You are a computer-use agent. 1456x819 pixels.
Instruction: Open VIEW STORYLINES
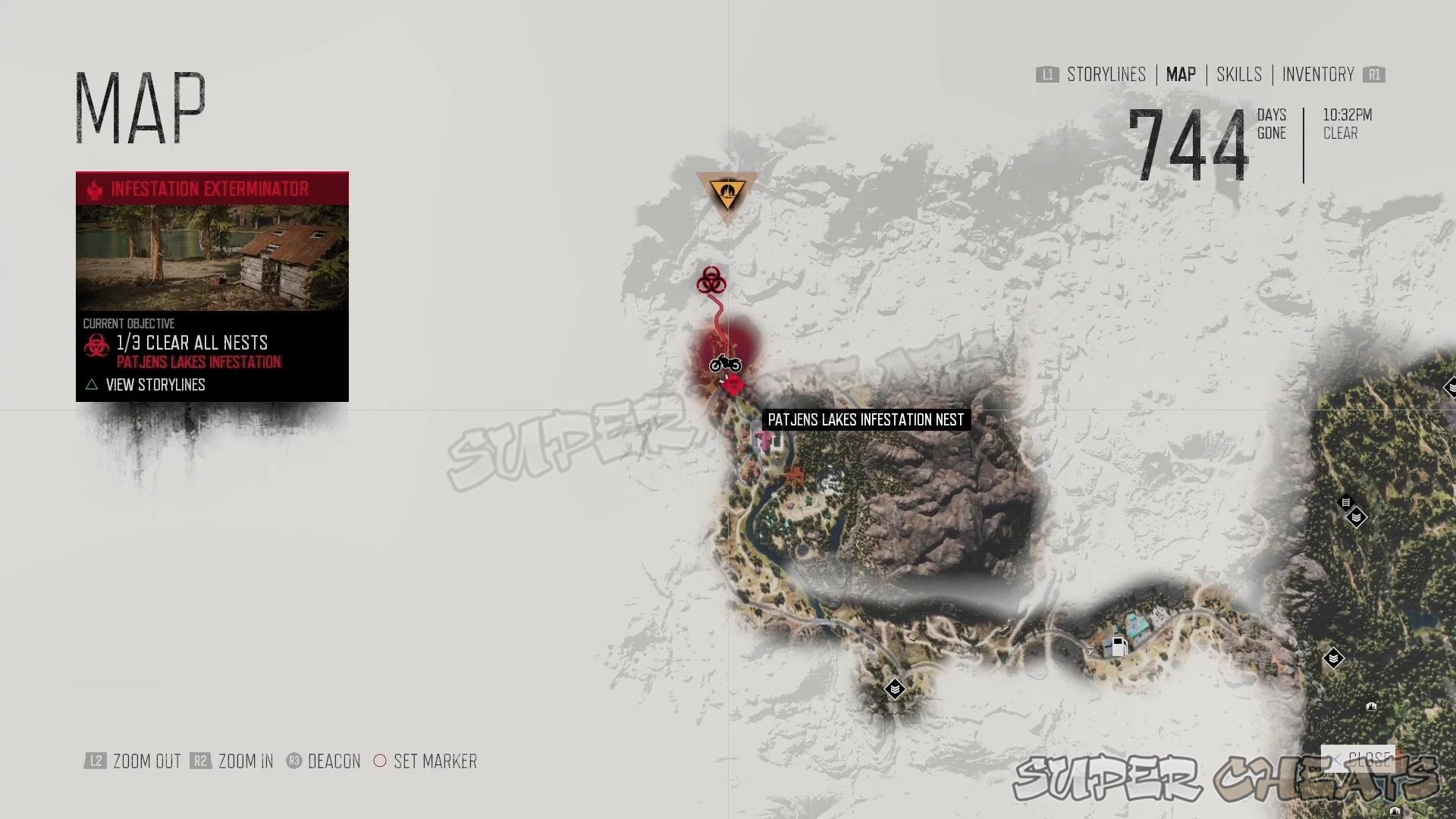[x=155, y=384]
